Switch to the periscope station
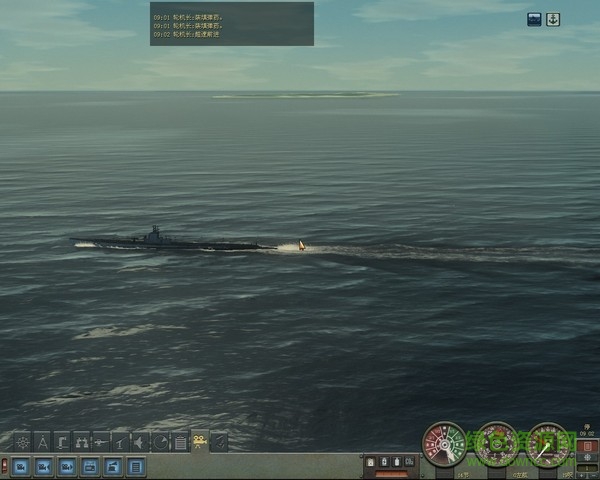600x480 pixels. [63, 441]
